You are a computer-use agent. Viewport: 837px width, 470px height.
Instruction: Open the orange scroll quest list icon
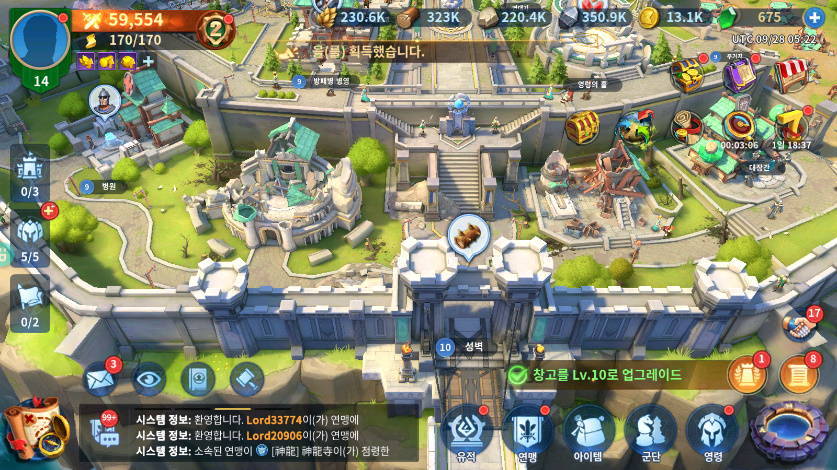click(798, 375)
